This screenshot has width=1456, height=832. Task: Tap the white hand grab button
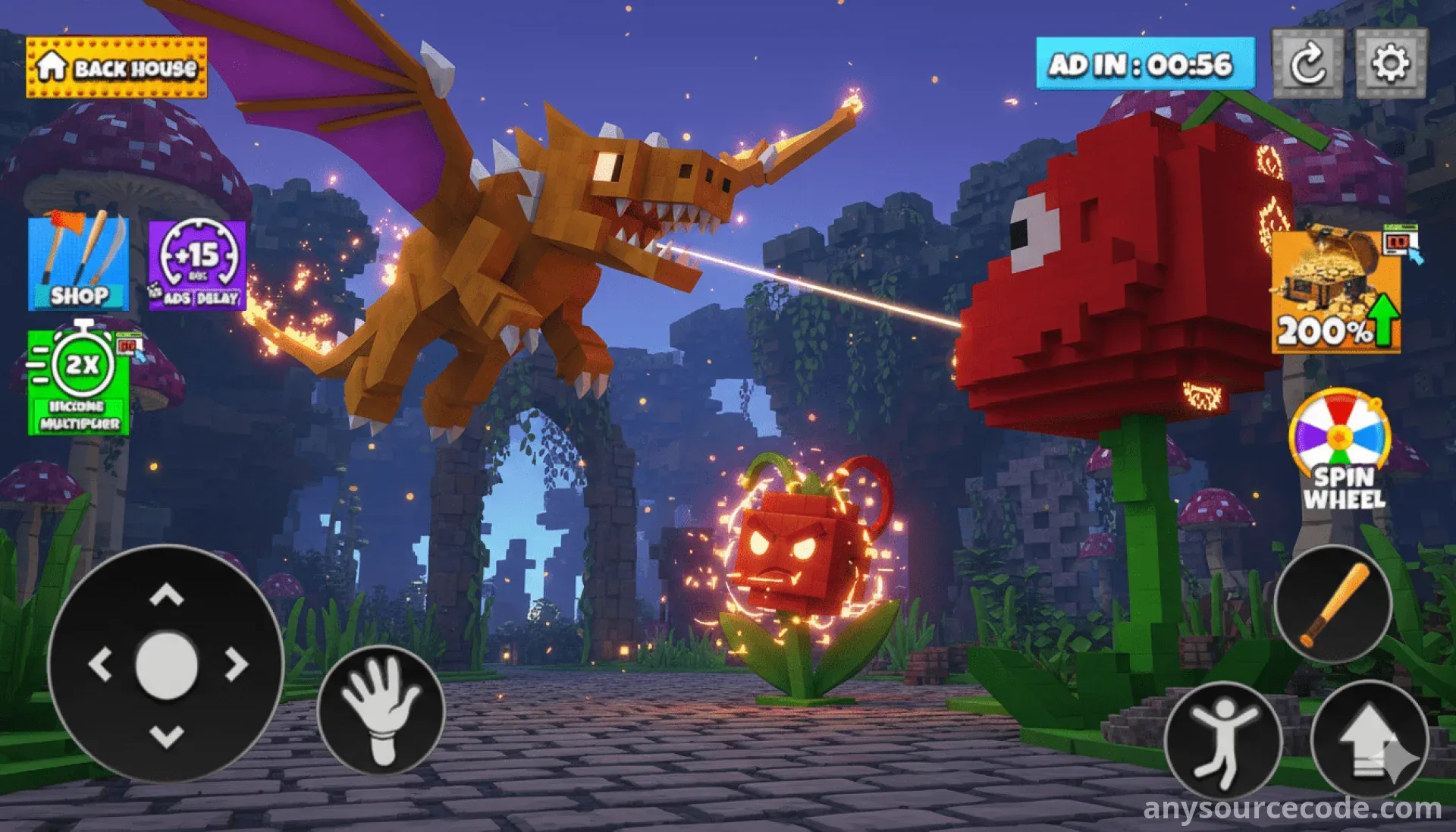[381, 709]
